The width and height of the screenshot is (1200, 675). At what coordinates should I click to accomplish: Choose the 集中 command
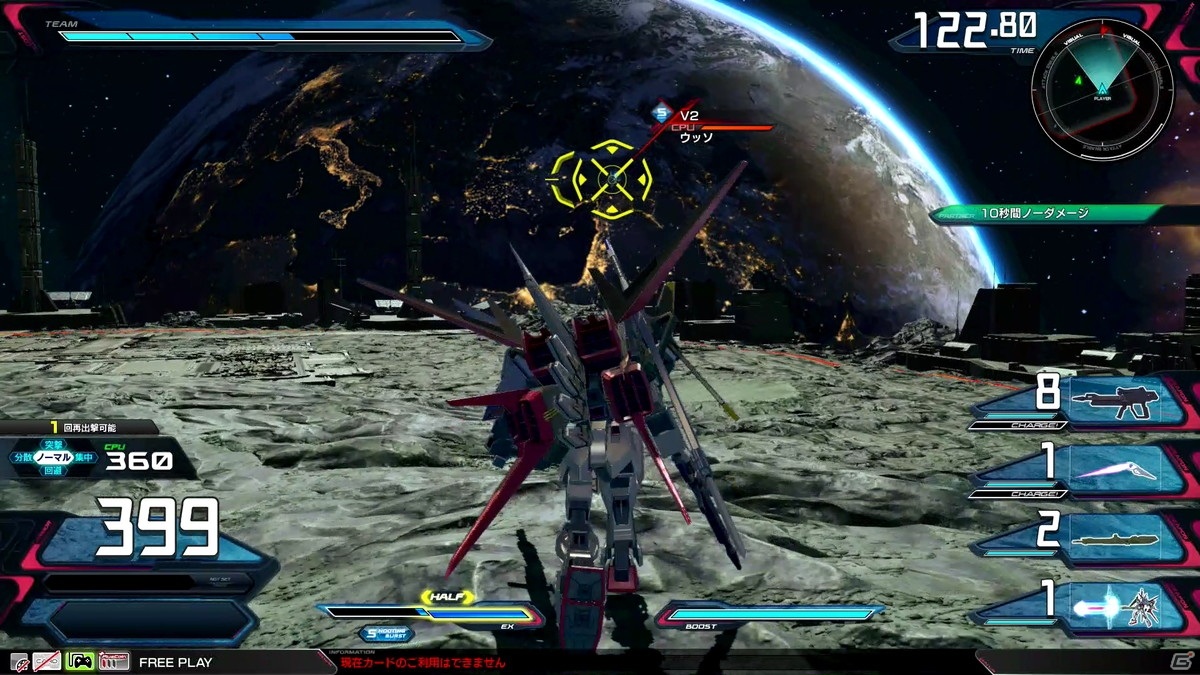point(83,457)
